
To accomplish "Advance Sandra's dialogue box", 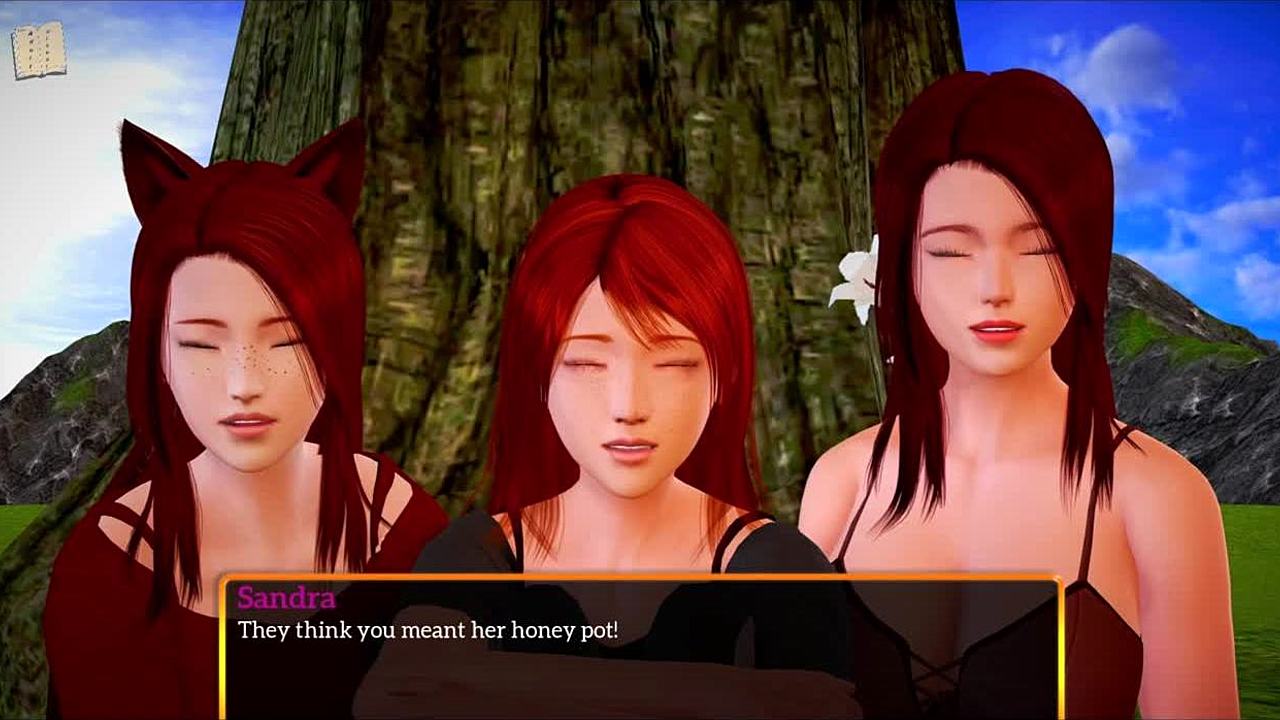I will 640,645.
